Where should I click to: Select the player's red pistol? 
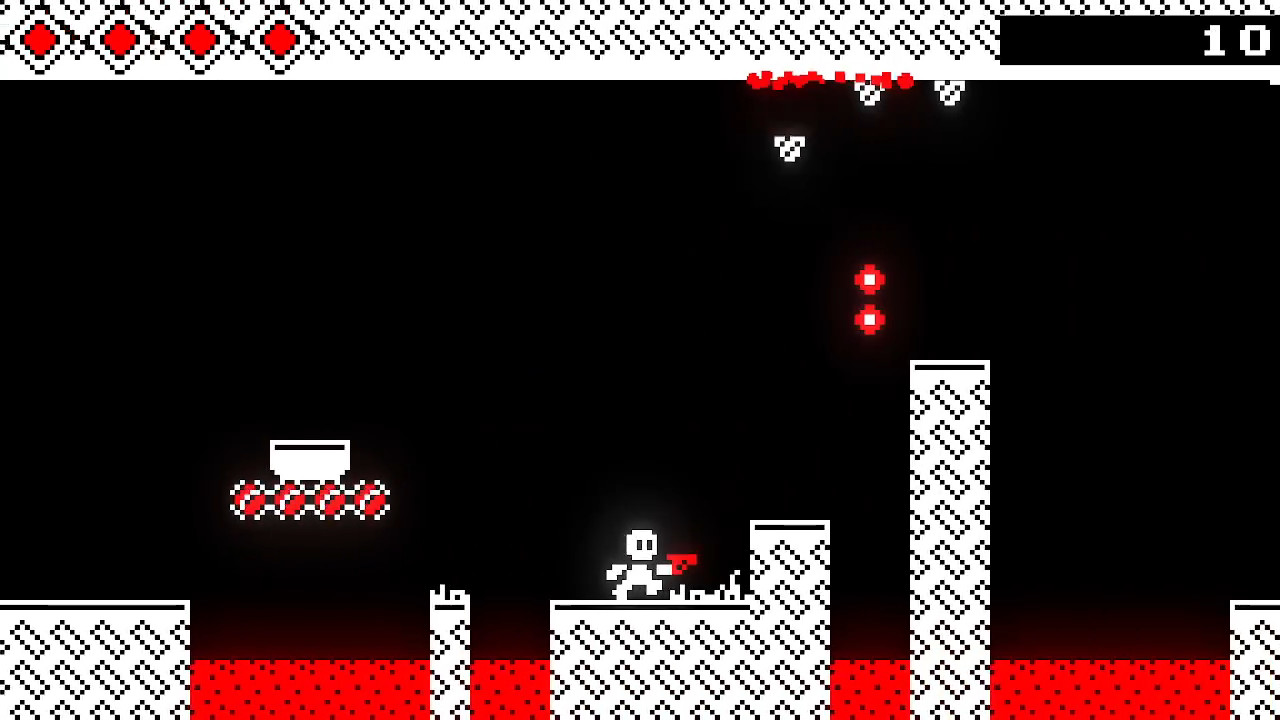click(685, 562)
